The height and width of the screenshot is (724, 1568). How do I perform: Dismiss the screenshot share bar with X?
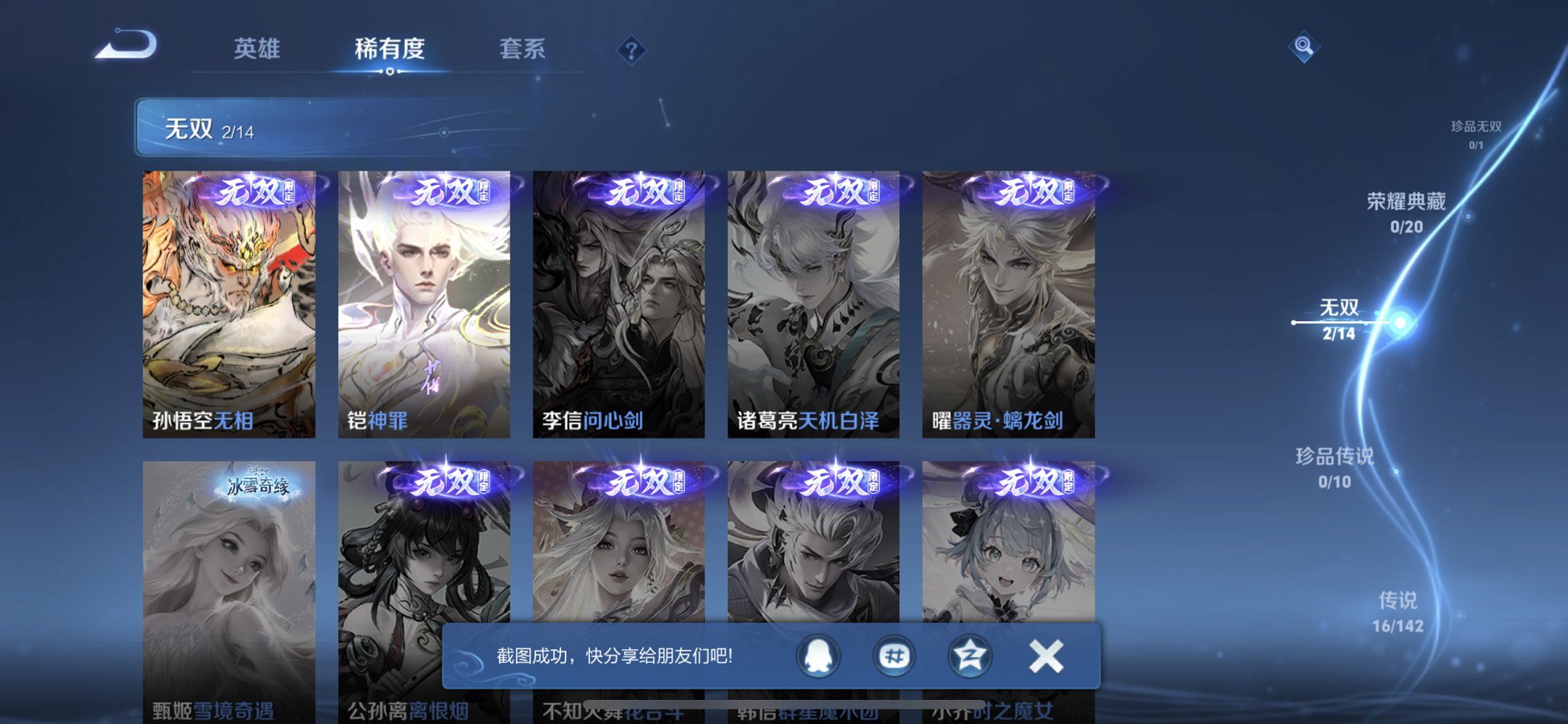[x=1045, y=655]
